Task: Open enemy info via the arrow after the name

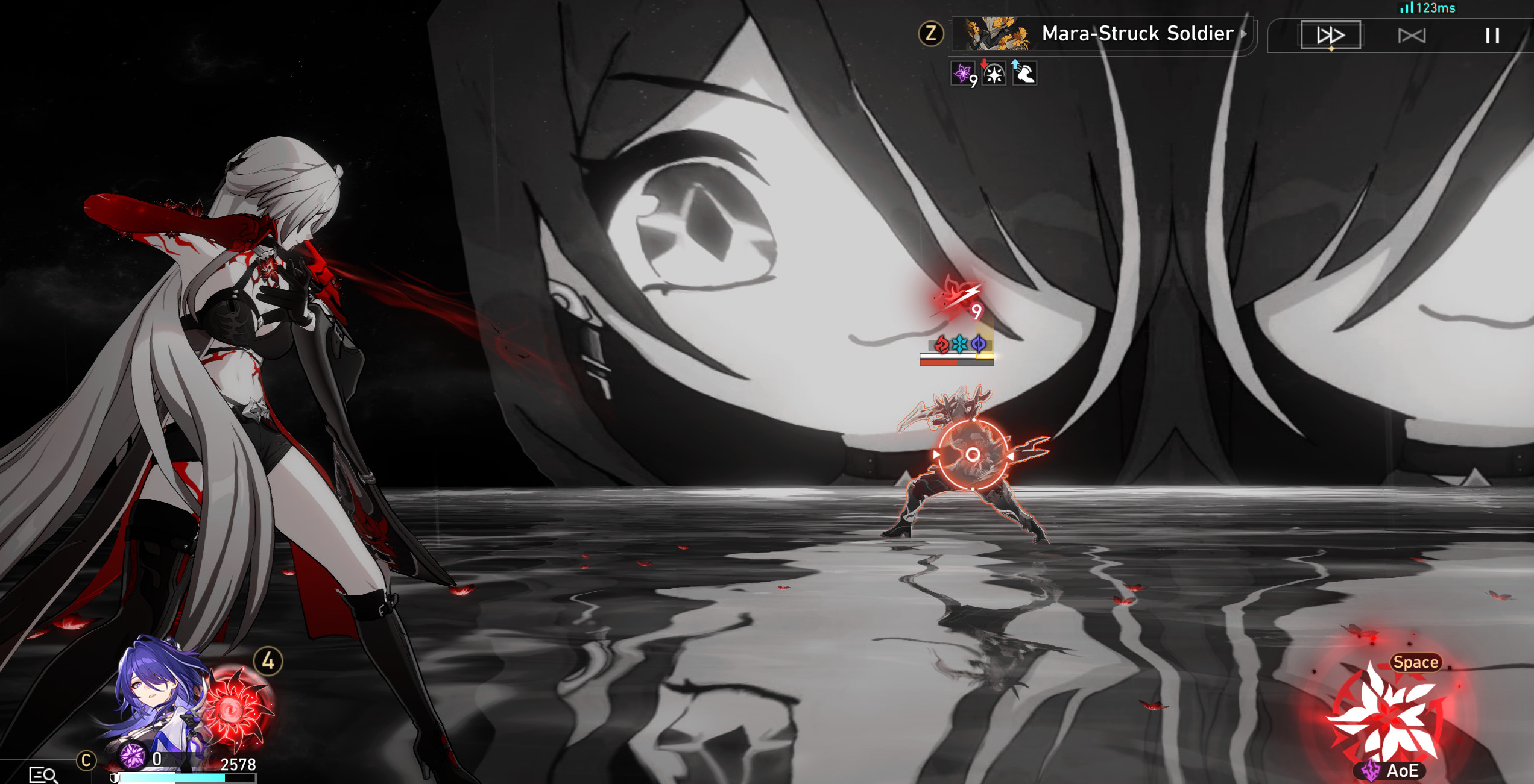Action: pyautogui.click(x=1243, y=34)
